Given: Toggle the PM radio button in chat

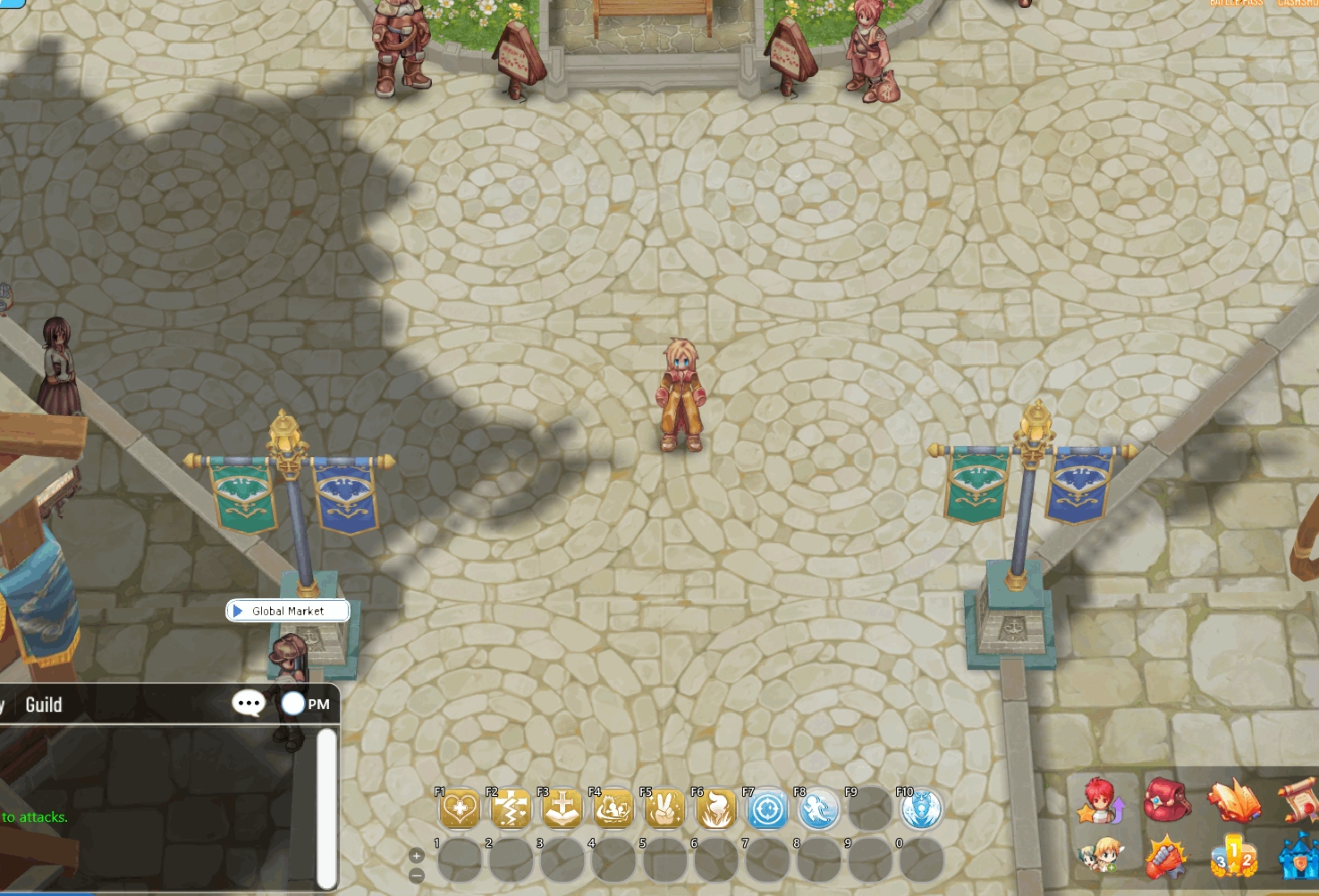Looking at the screenshot, I should 293,704.
